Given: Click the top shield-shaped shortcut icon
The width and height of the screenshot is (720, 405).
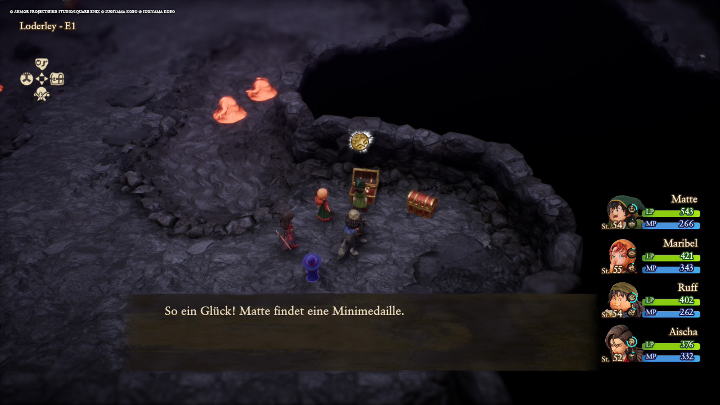Looking at the screenshot, I should pos(42,63).
